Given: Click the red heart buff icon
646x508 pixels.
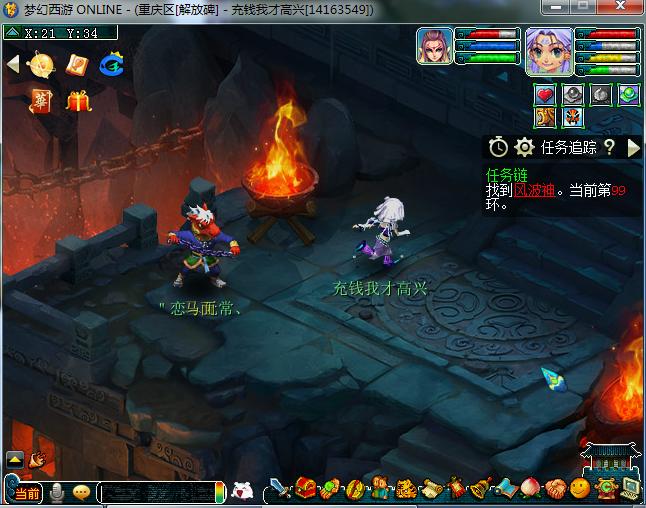Looking at the screenshot, I should (545, 95).
